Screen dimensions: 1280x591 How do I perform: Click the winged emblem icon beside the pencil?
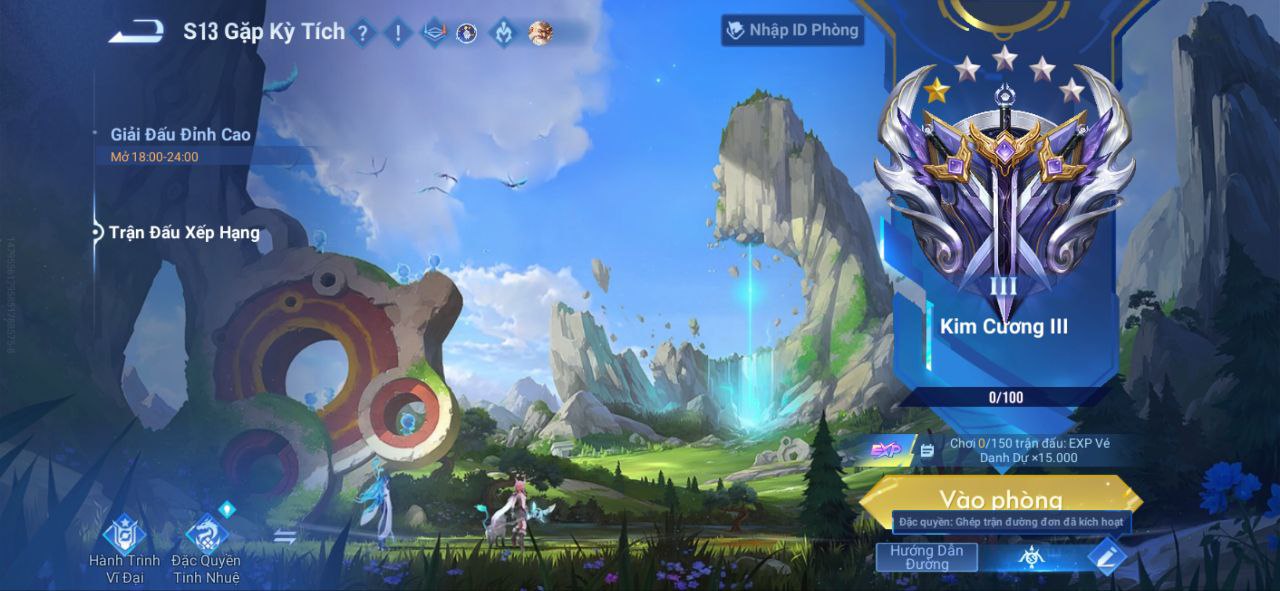1032,557
